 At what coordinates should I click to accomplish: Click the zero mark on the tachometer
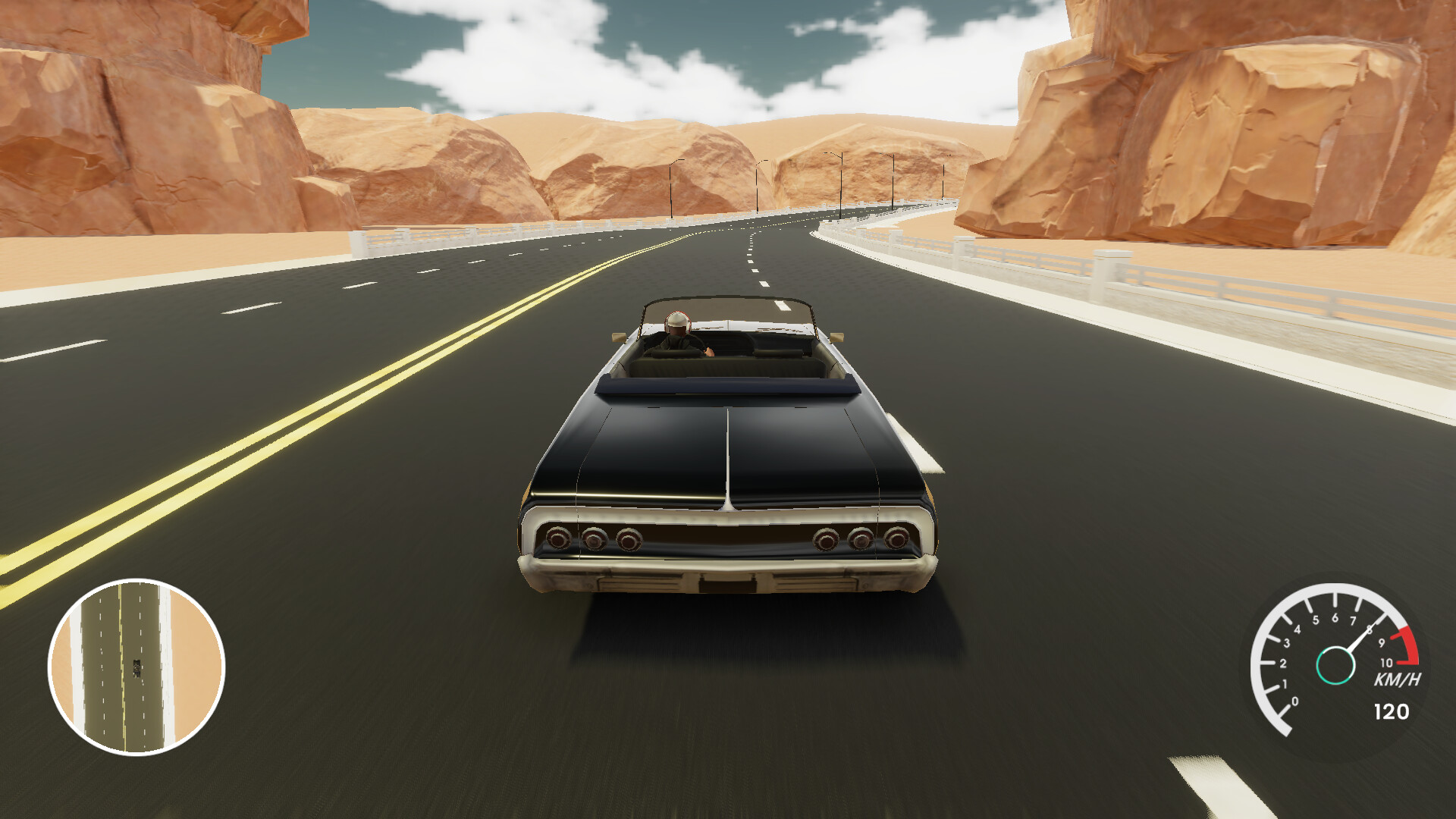[1295, 701]
